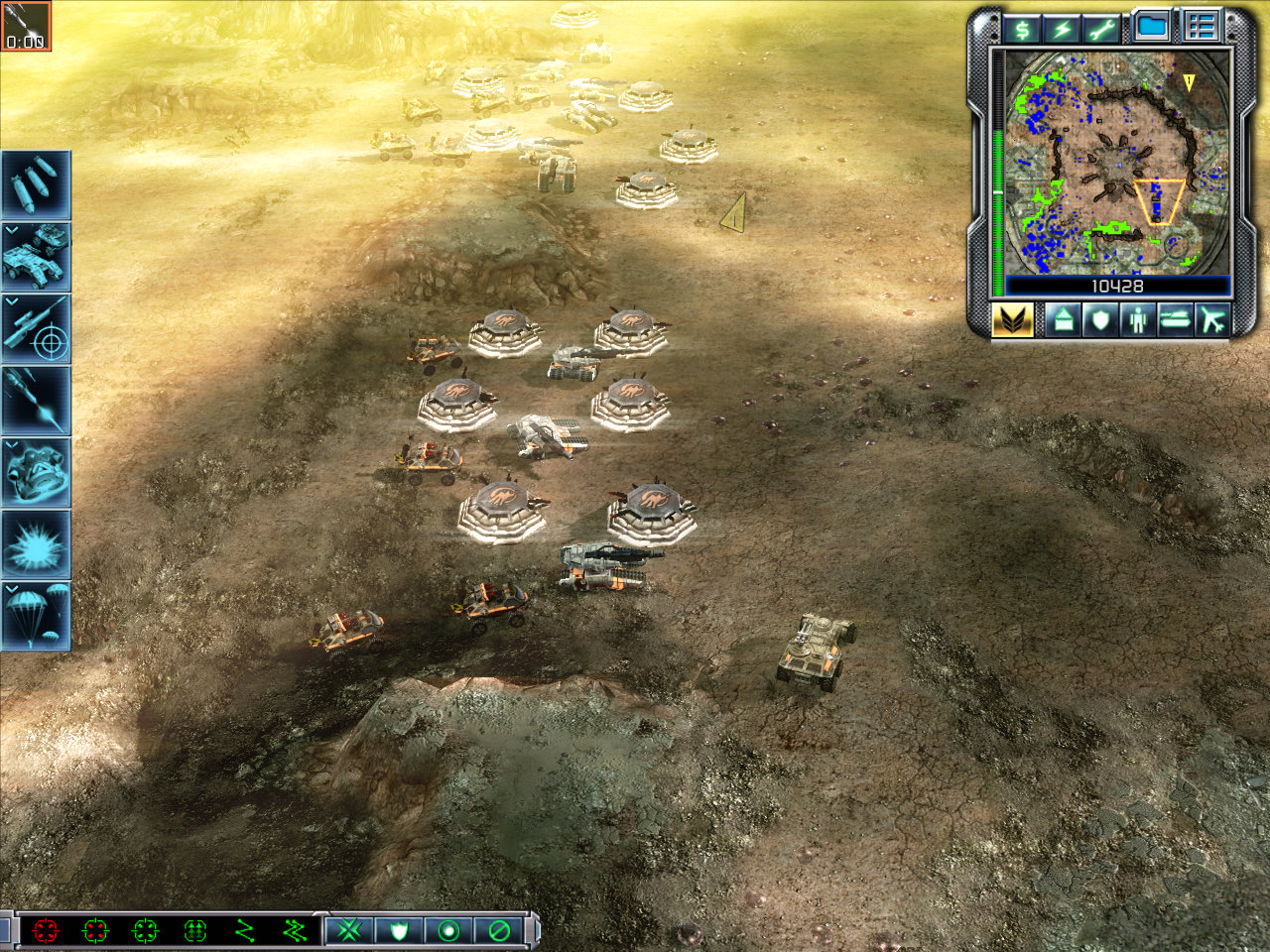Screen dimensions: 1270x952
Task: Open the aircraft production tab
Action: [1212, 320]
